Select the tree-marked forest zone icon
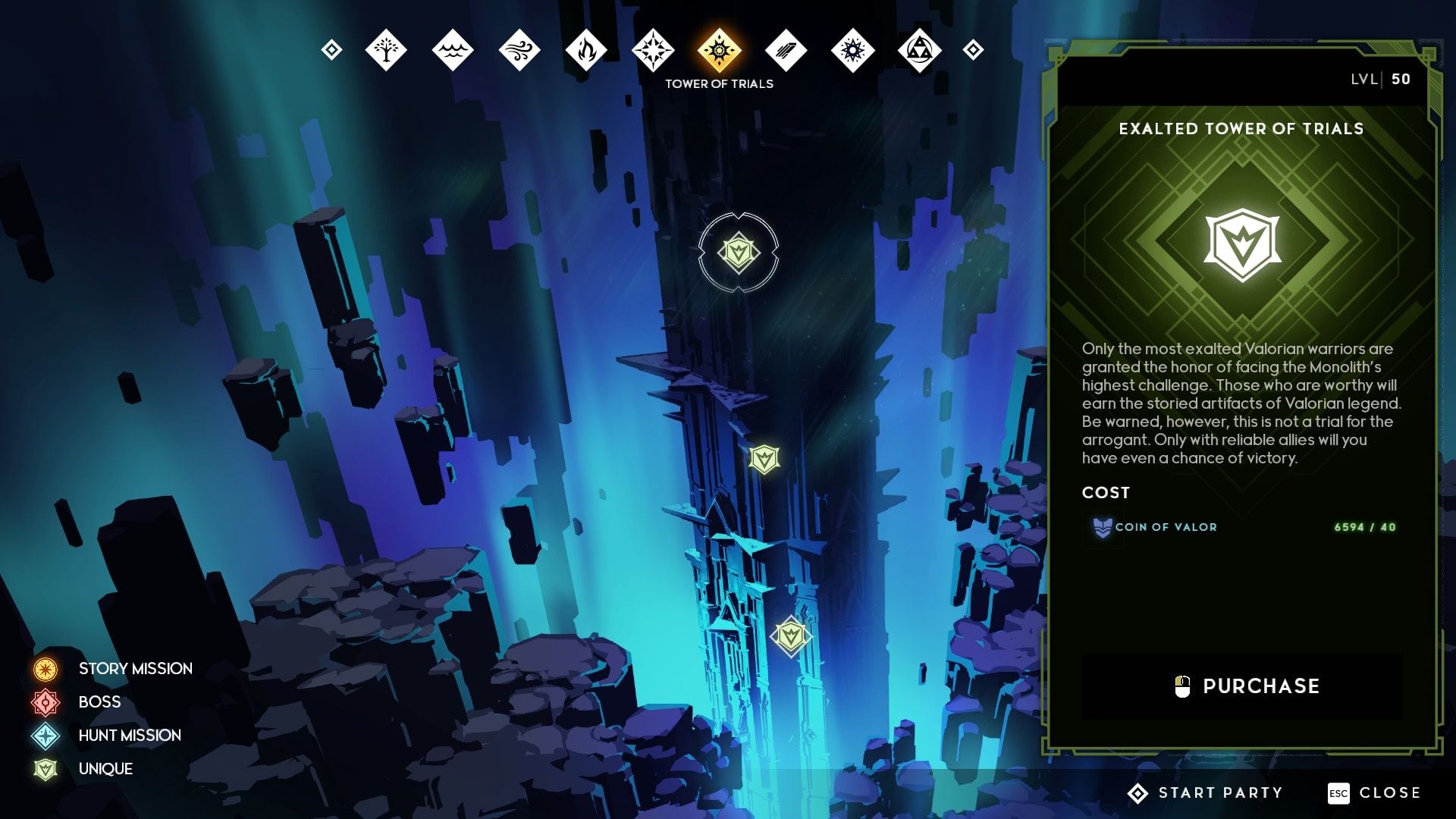The height and width of the screenshot is (819, 1456). point(385,49)
